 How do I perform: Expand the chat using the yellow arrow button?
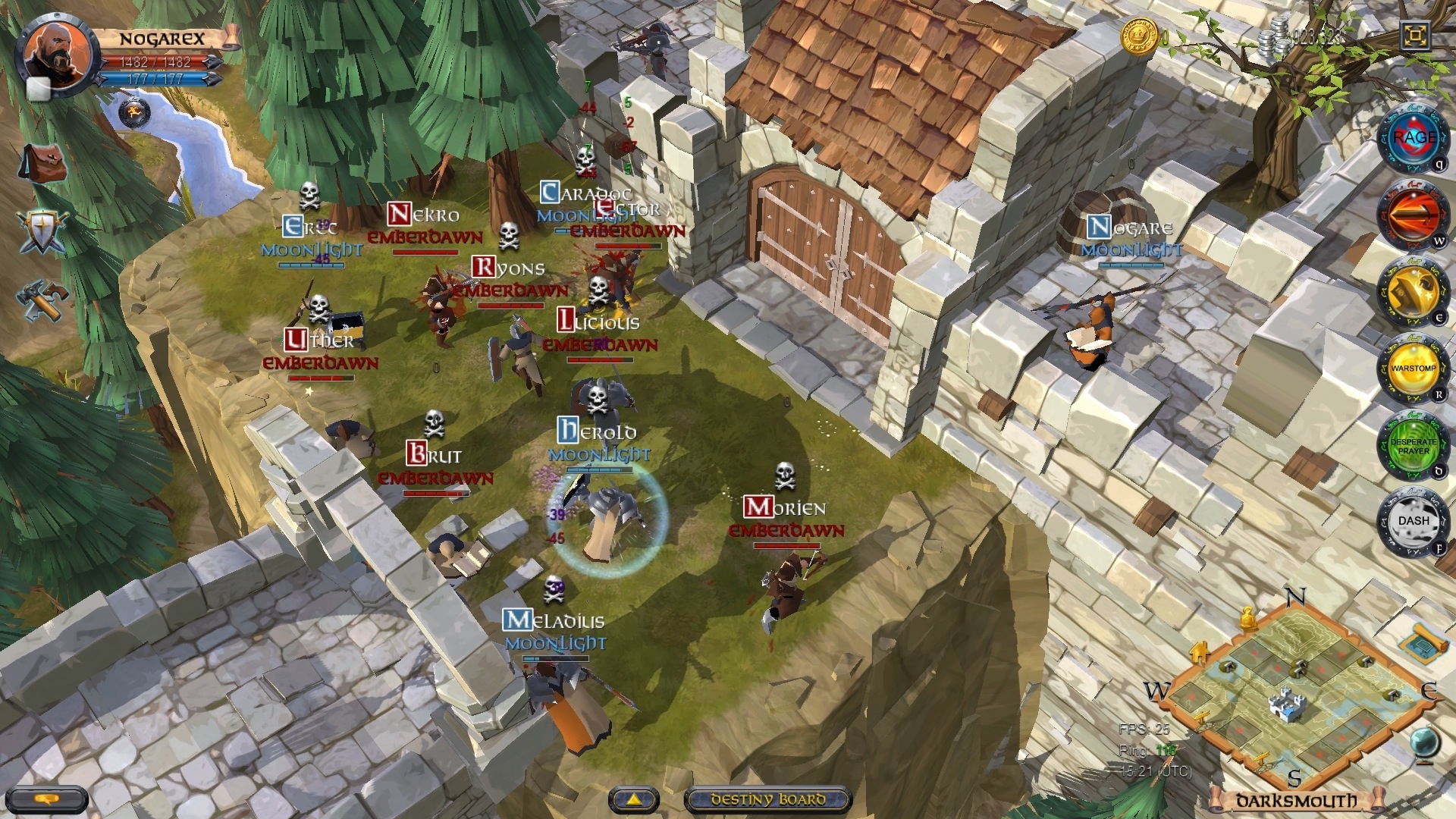point(634,799)
